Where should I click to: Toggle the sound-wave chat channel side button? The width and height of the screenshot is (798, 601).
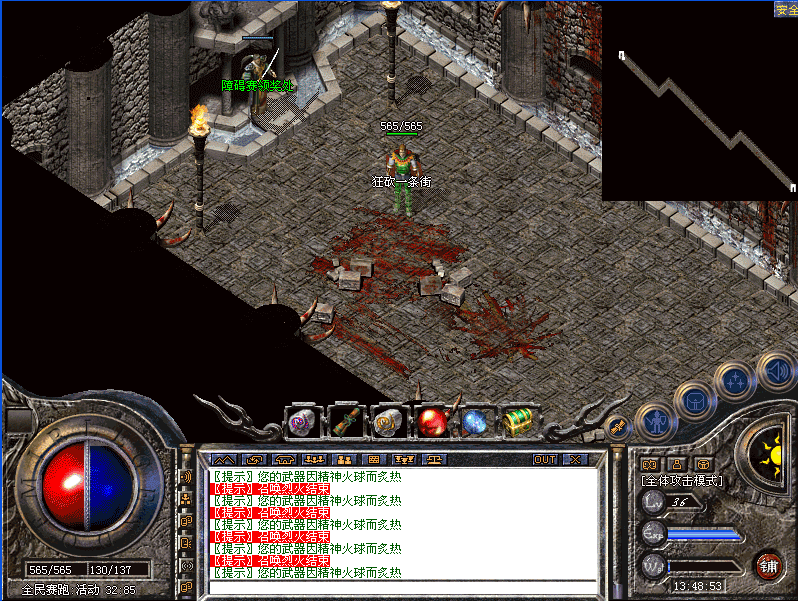click(x=186, y=476)
